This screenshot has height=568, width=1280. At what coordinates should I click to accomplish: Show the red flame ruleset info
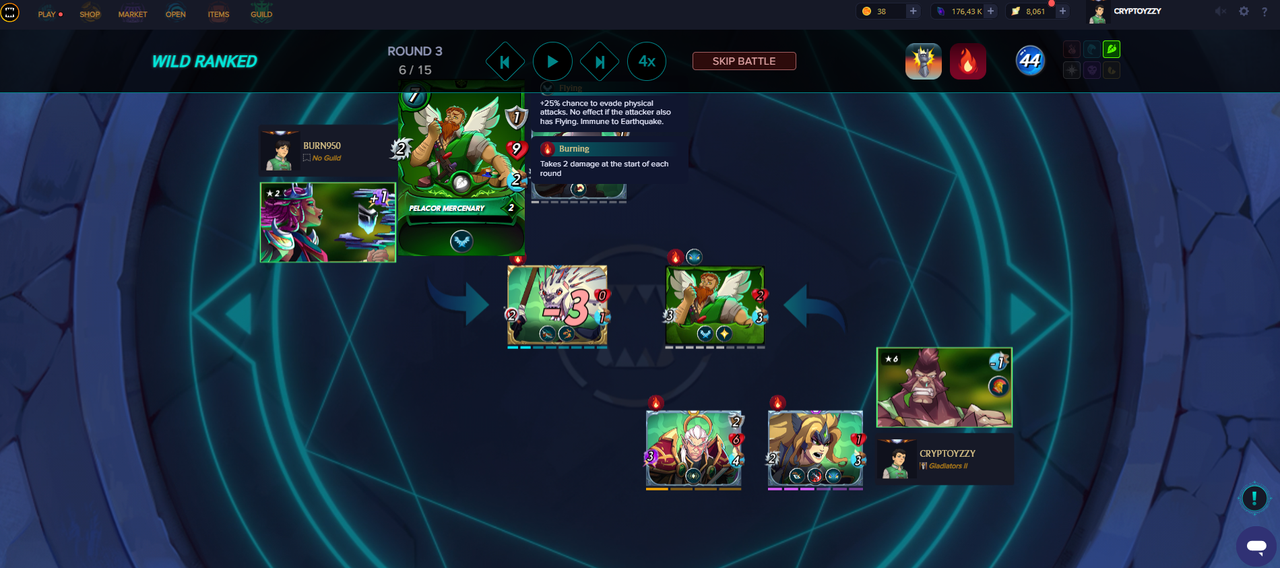click(967, 61)
